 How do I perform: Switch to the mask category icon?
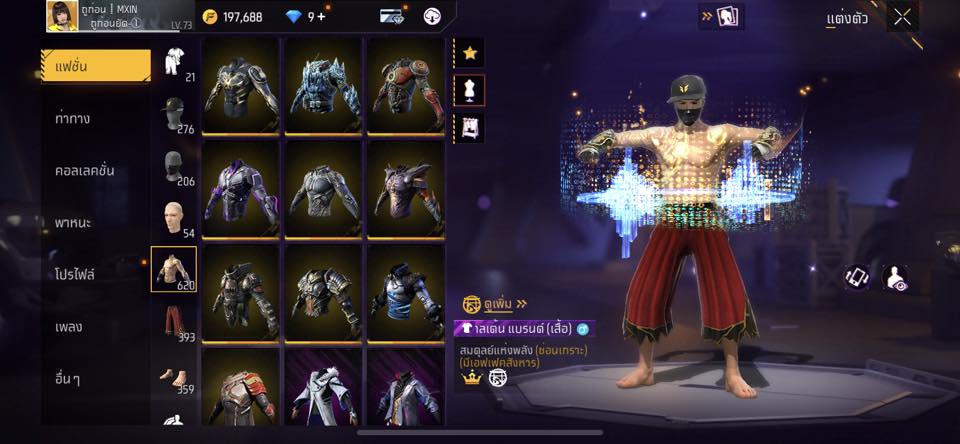coord(174,167)
